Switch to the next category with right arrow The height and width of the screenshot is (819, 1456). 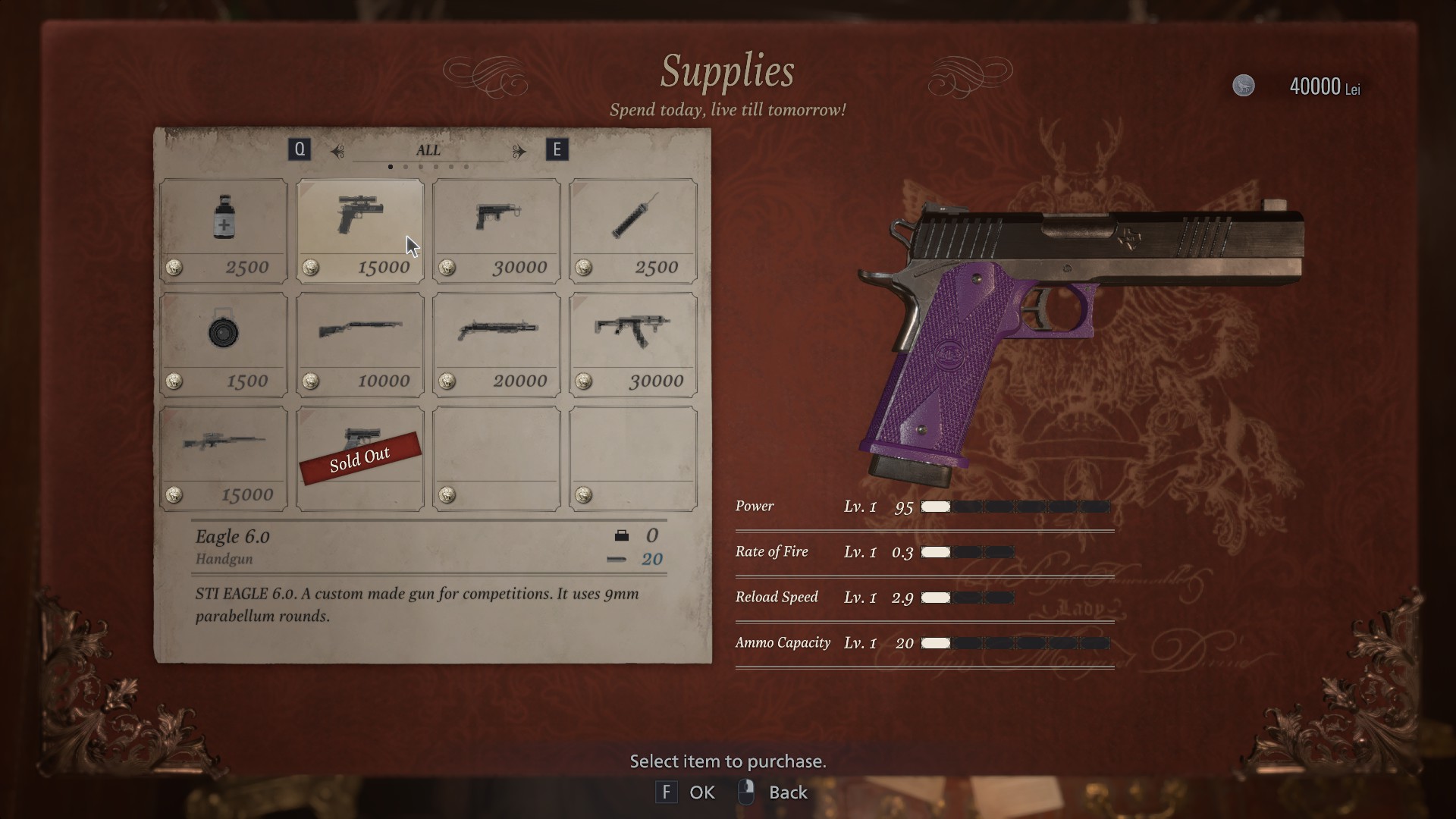pos(519,151)
